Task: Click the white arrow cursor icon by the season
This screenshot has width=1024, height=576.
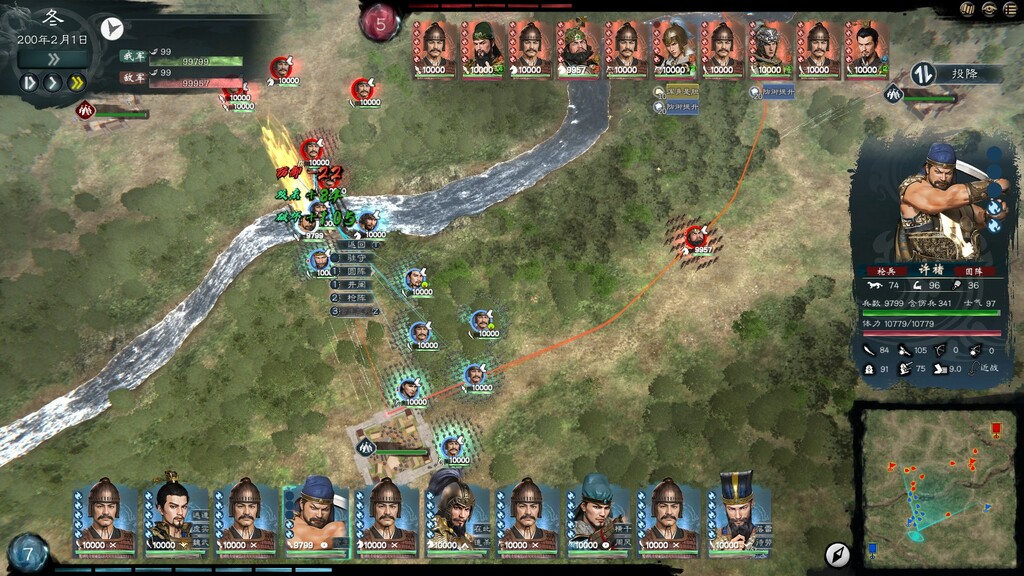Action: [x=112, y=28]
